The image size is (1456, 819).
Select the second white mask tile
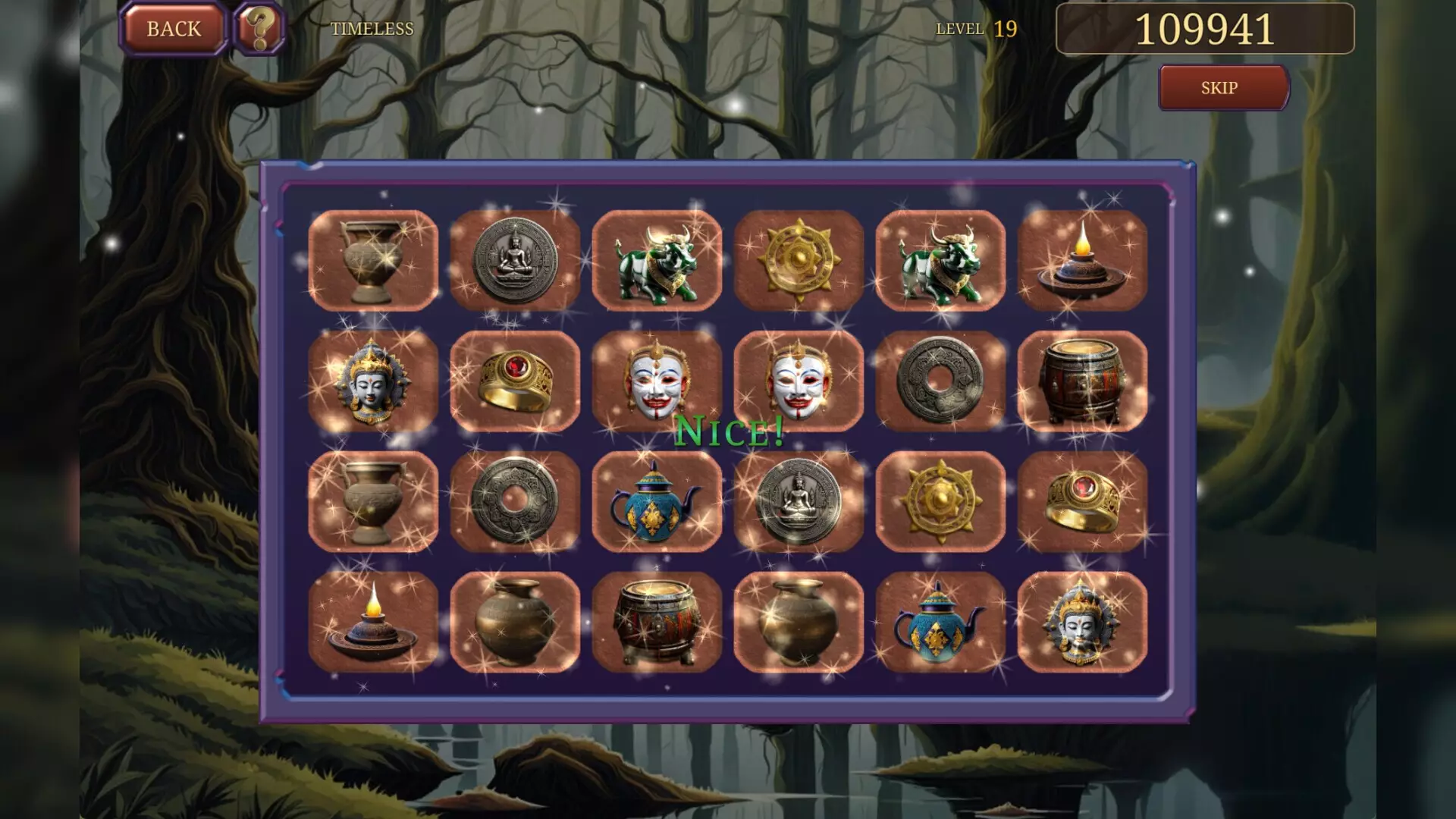click(x=799, y=379)
